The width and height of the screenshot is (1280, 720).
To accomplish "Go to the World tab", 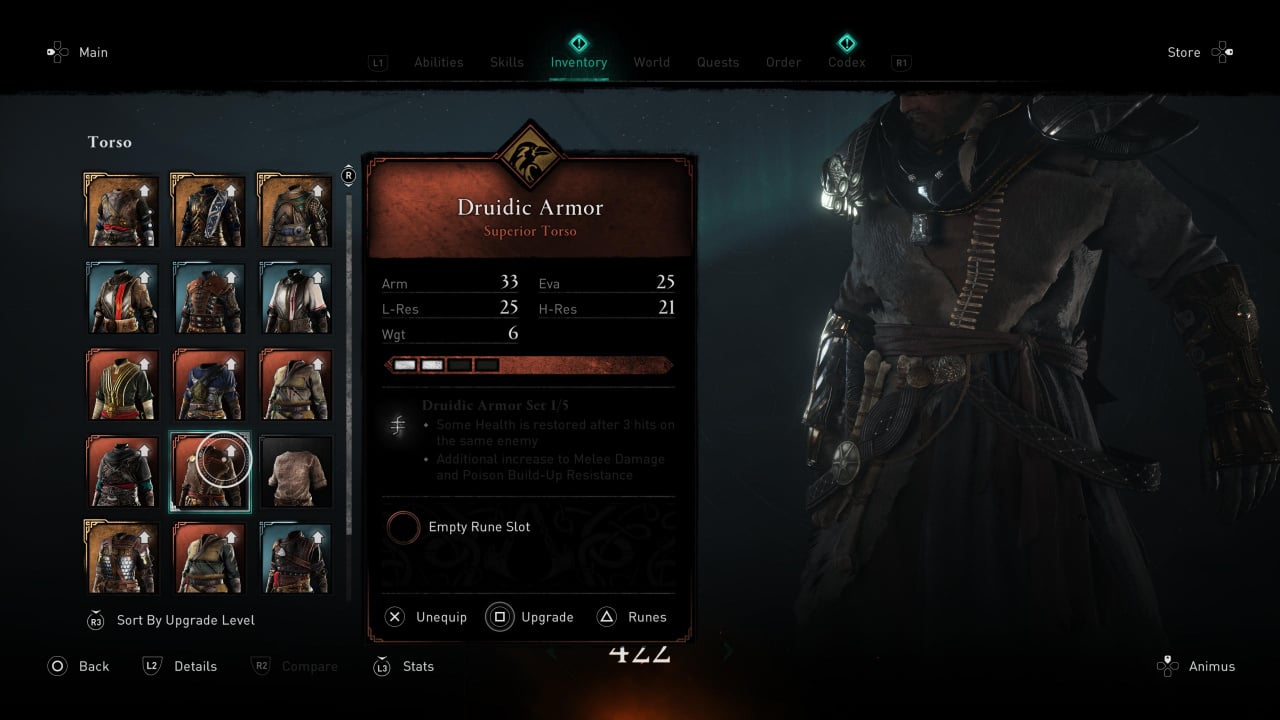I will click(x=651, y=62).
